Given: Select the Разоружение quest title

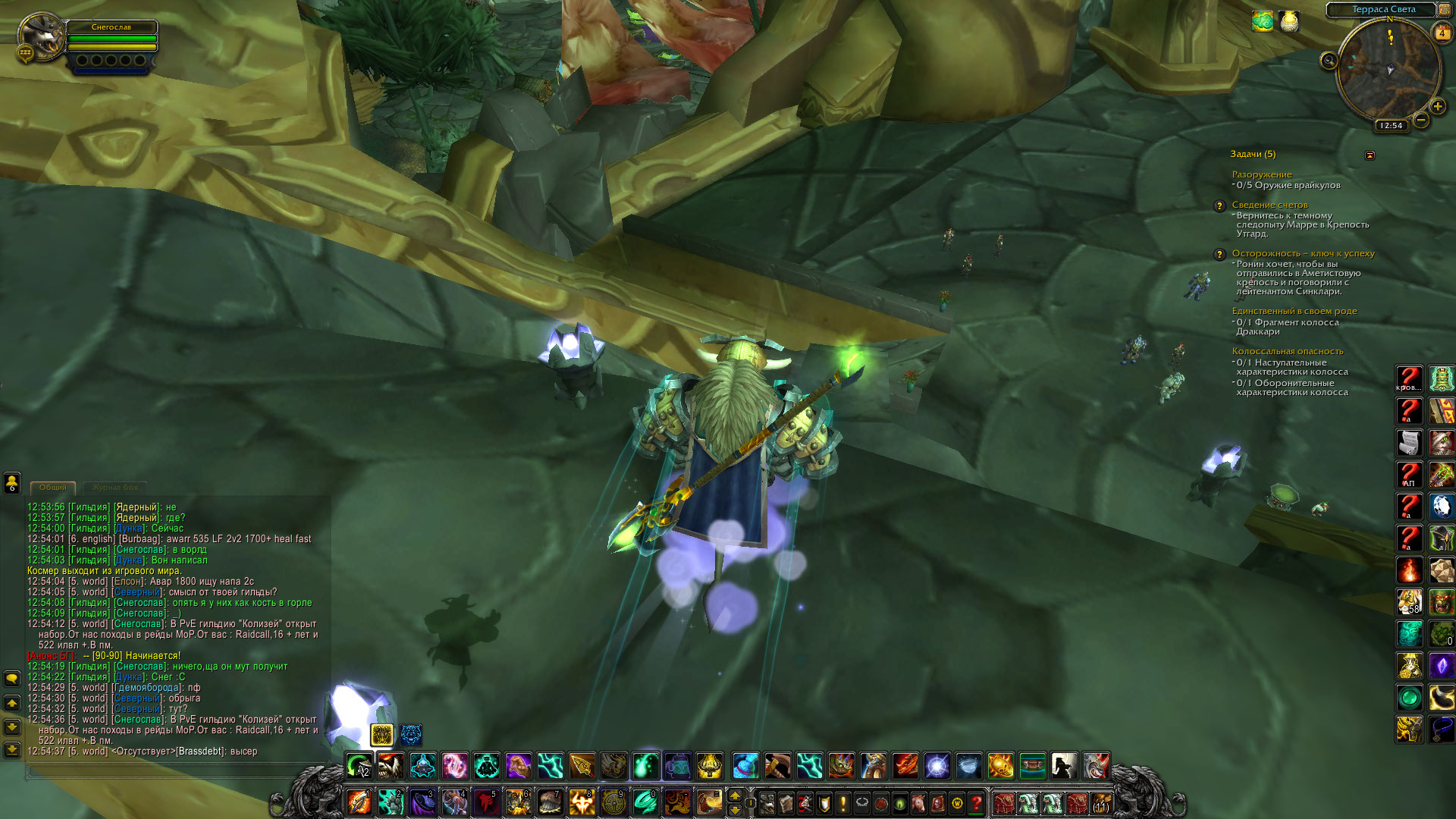Looking at the screenshot, I should pyautogui.click(x=1262, y=174).
